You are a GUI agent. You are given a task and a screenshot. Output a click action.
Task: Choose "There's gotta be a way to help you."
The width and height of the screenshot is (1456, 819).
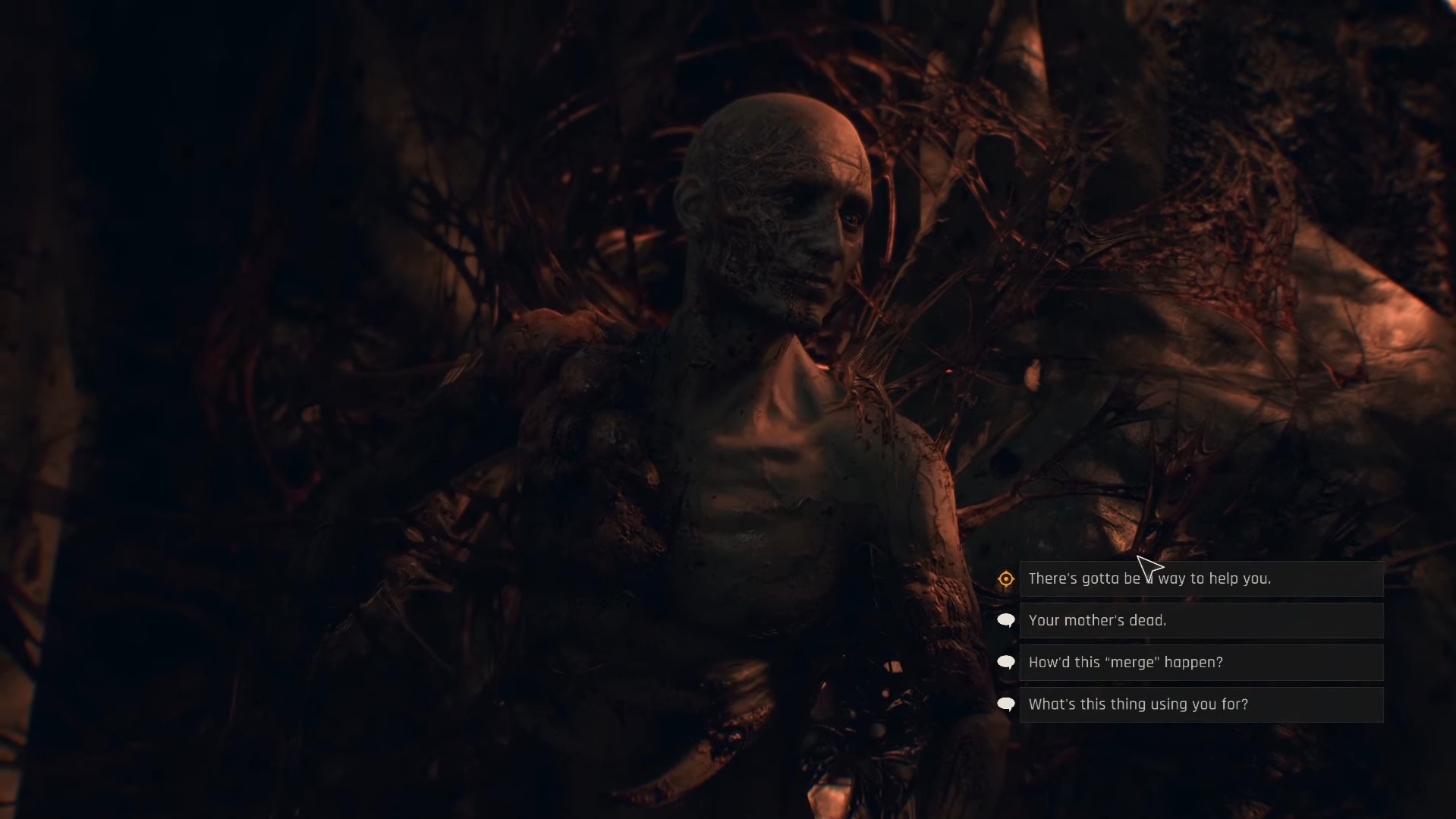[x=1200, y=579]
